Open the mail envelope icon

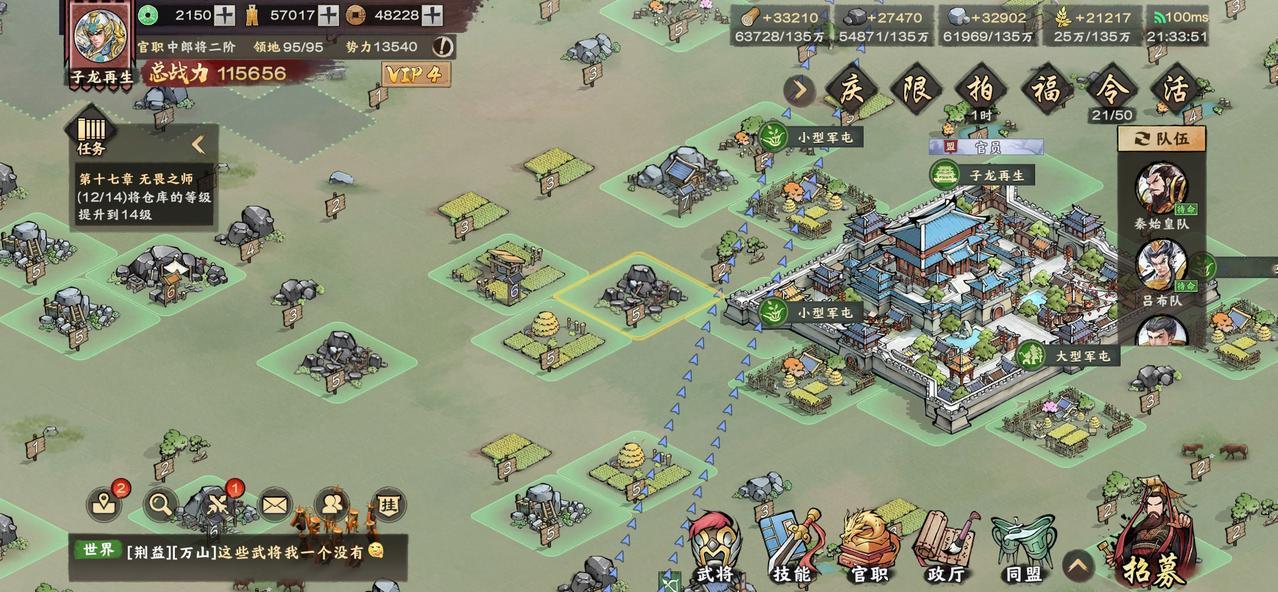point(274,505)
